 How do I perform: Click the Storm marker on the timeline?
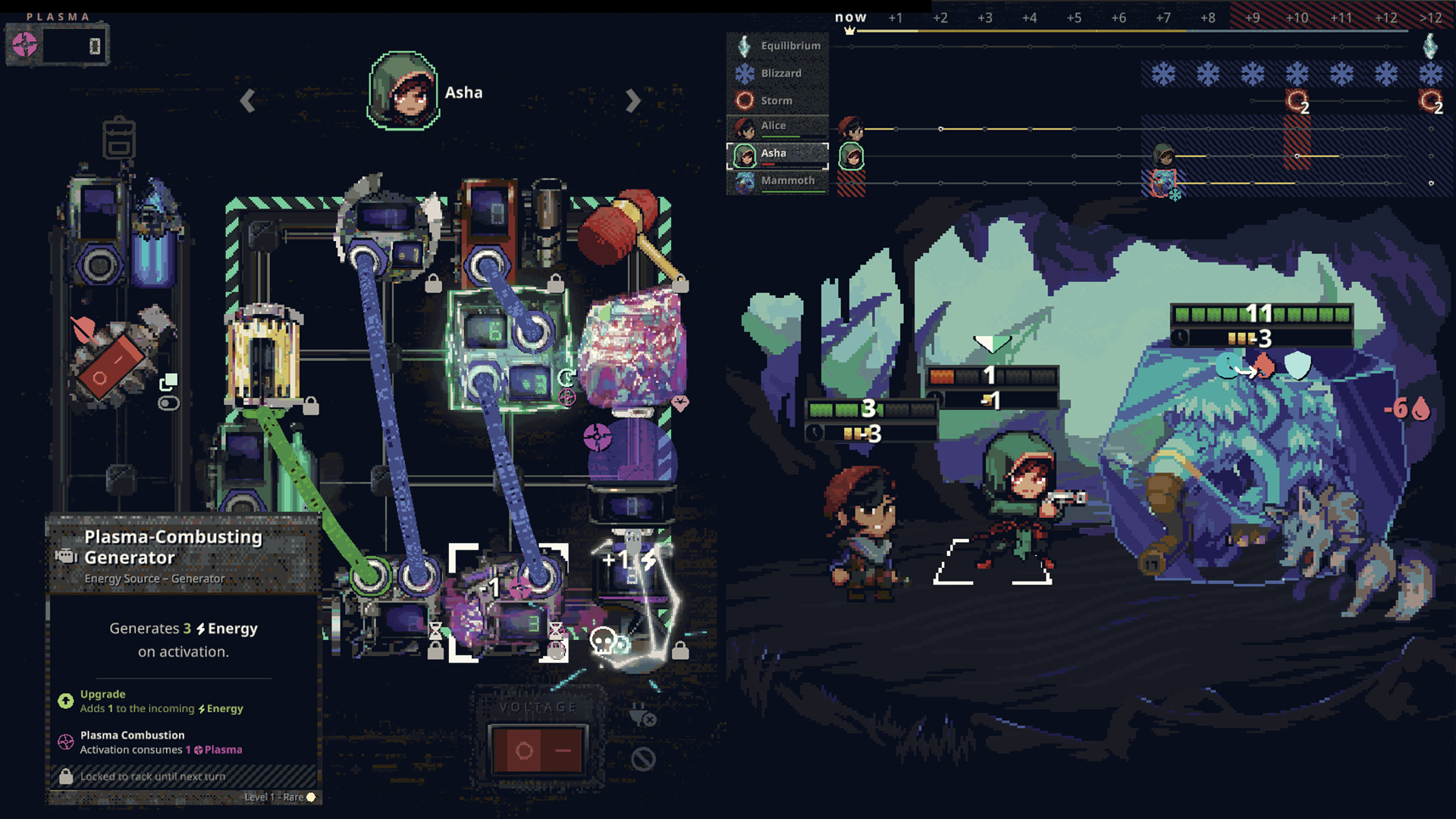pyautogui.click(x=1297, y=101)
